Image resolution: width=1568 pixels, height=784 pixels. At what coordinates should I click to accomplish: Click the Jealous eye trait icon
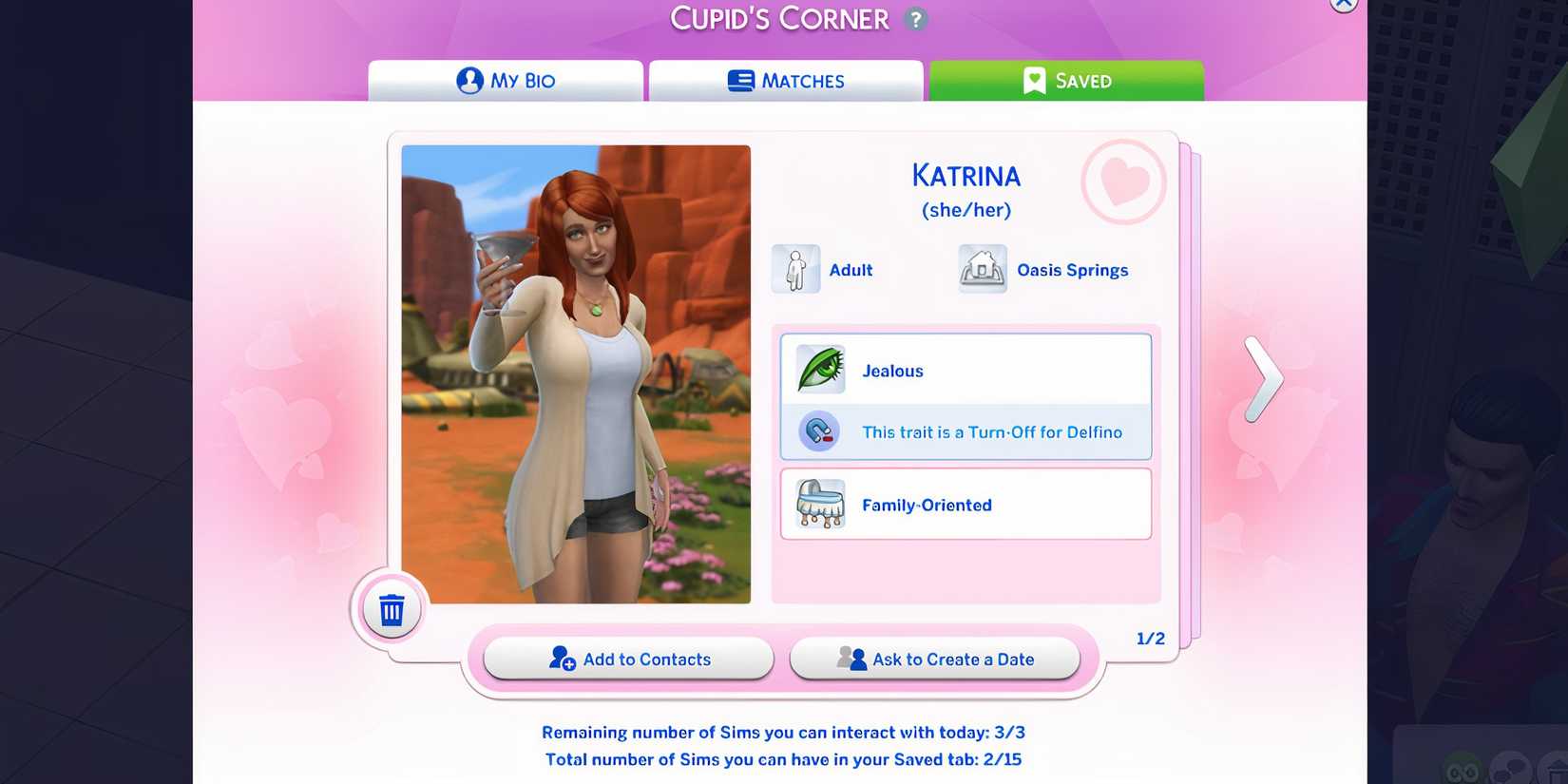coord(821,369)
